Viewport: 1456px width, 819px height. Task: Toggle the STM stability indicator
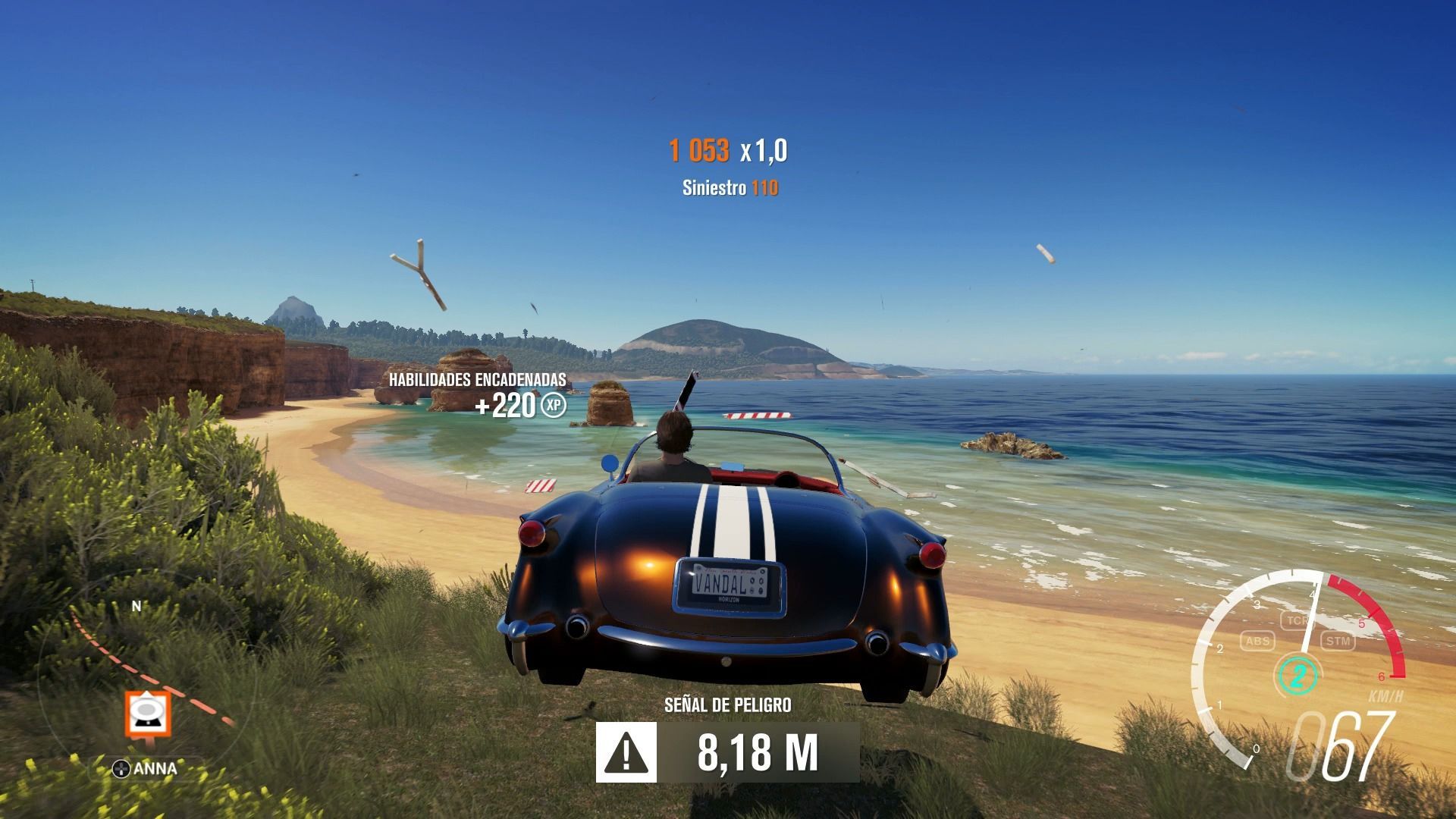click(x=1338, y=642)
